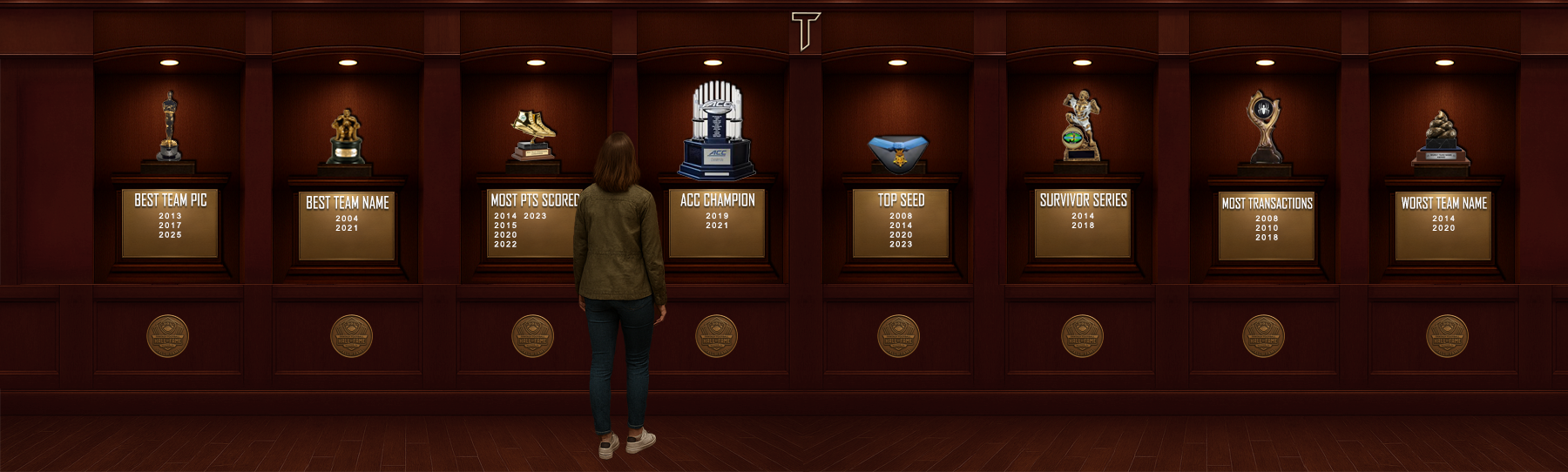Inspect the golden cleats trophy
Screen dimensions: 1568x472
click(x=532, y=135)
